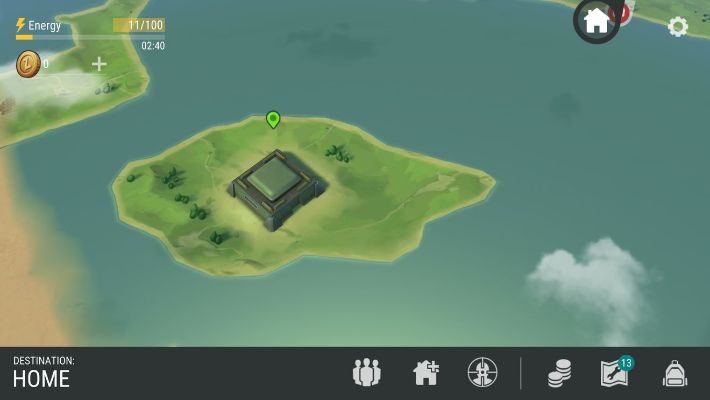Viewport: 710px width, 400px height.
Task: Open the coin stack shop
Action: pyautogui.click(x=559, y=374)
